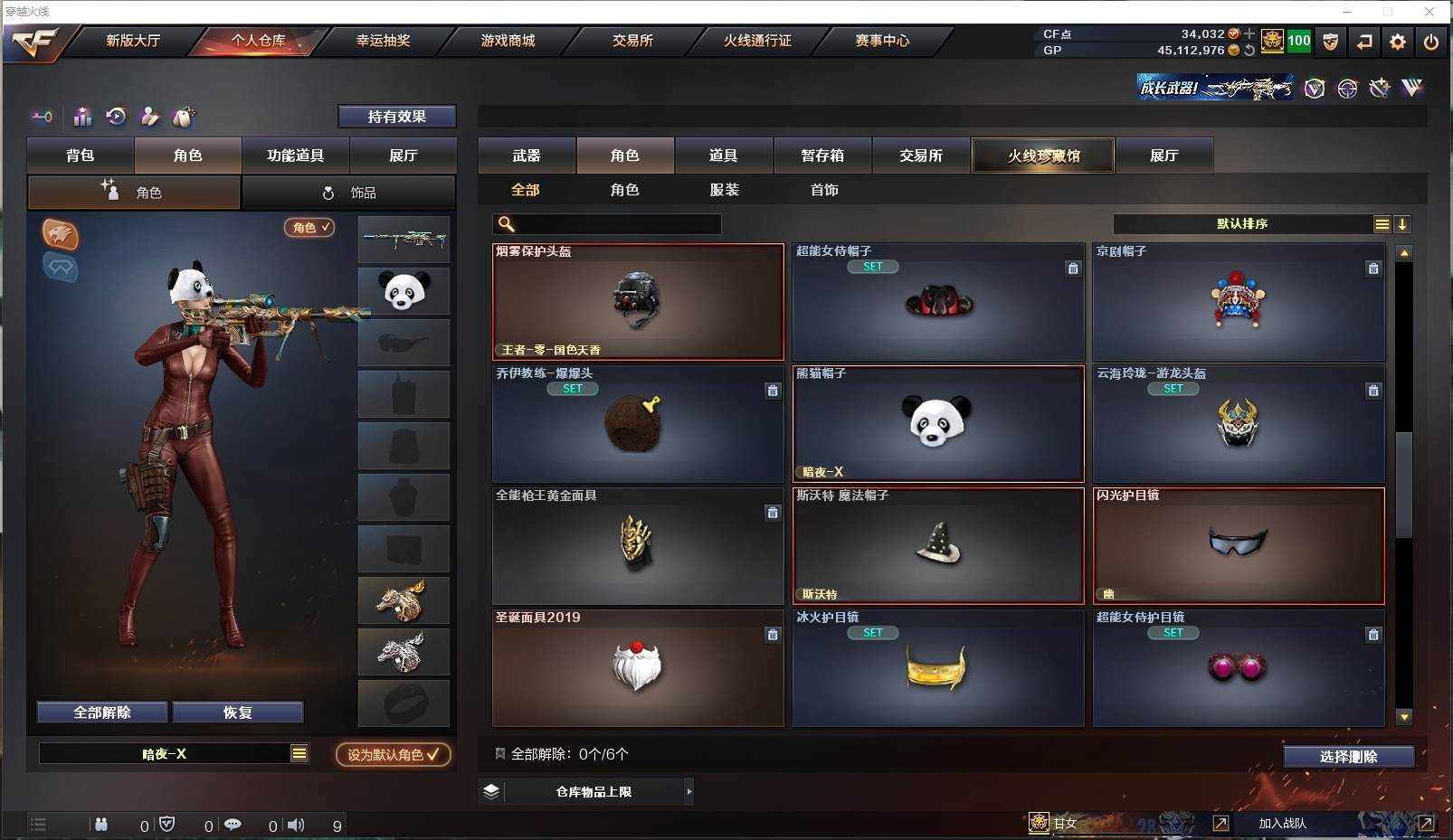The image size is (1453, 840).
Task: Open the 功能道具 tab
Action: [295, 156]
